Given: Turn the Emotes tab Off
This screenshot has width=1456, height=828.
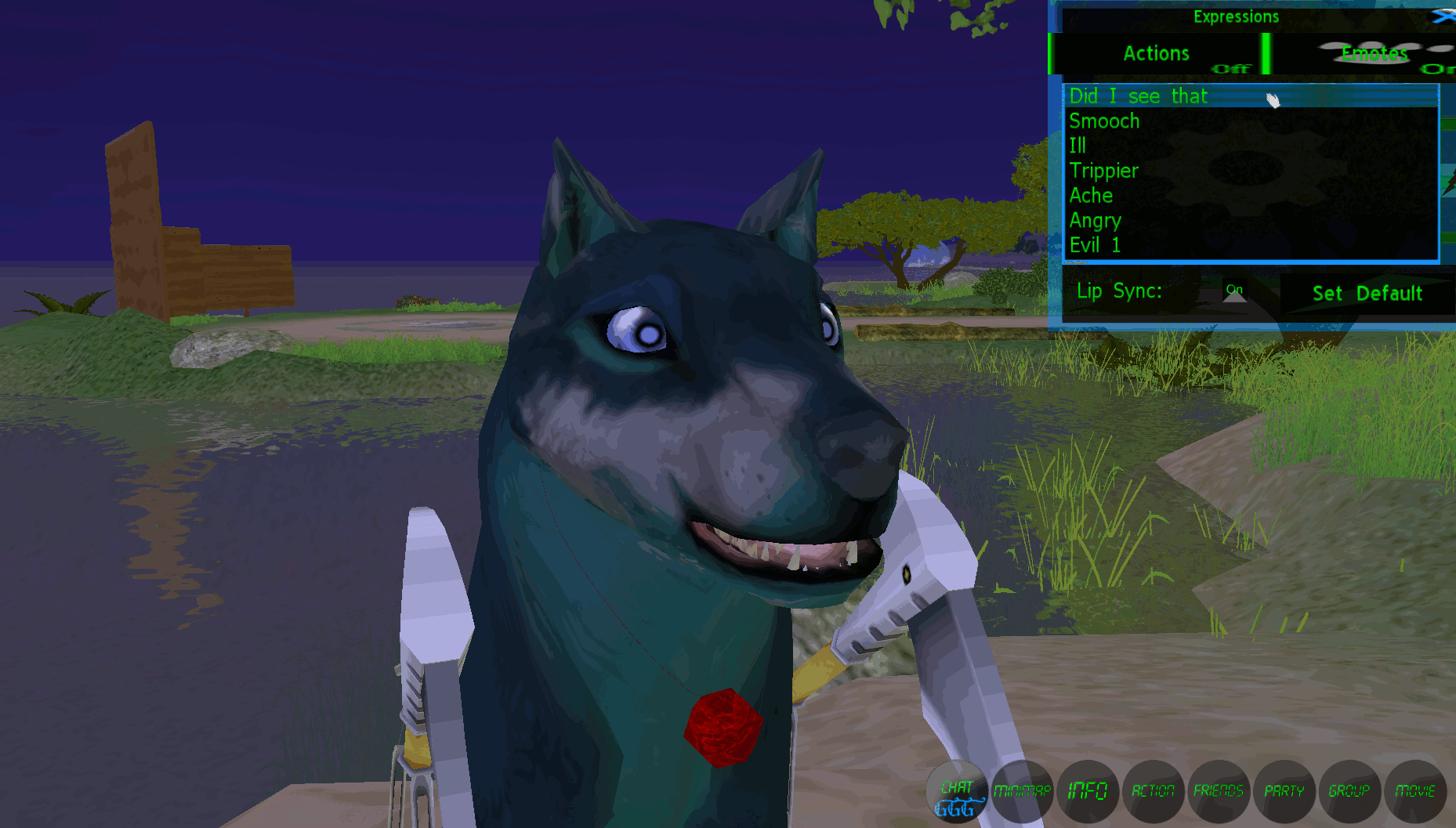Looking at the screenshot, I should click(1438, 71).
